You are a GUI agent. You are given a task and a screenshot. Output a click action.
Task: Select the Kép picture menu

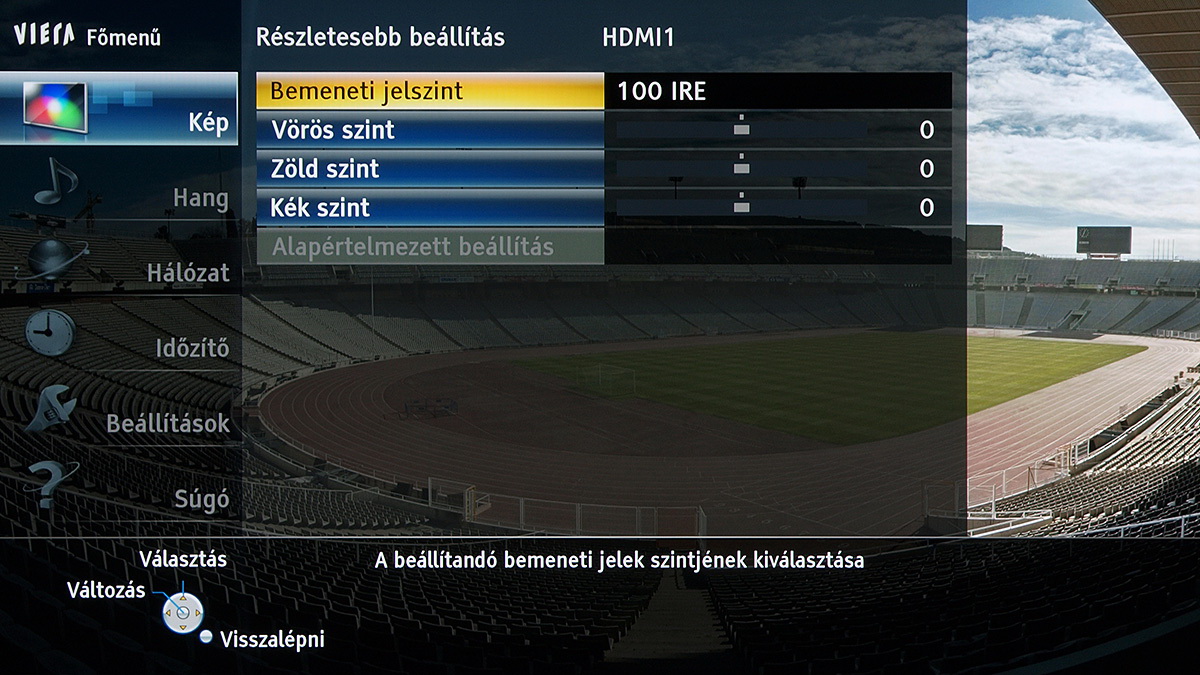point(119,110)
